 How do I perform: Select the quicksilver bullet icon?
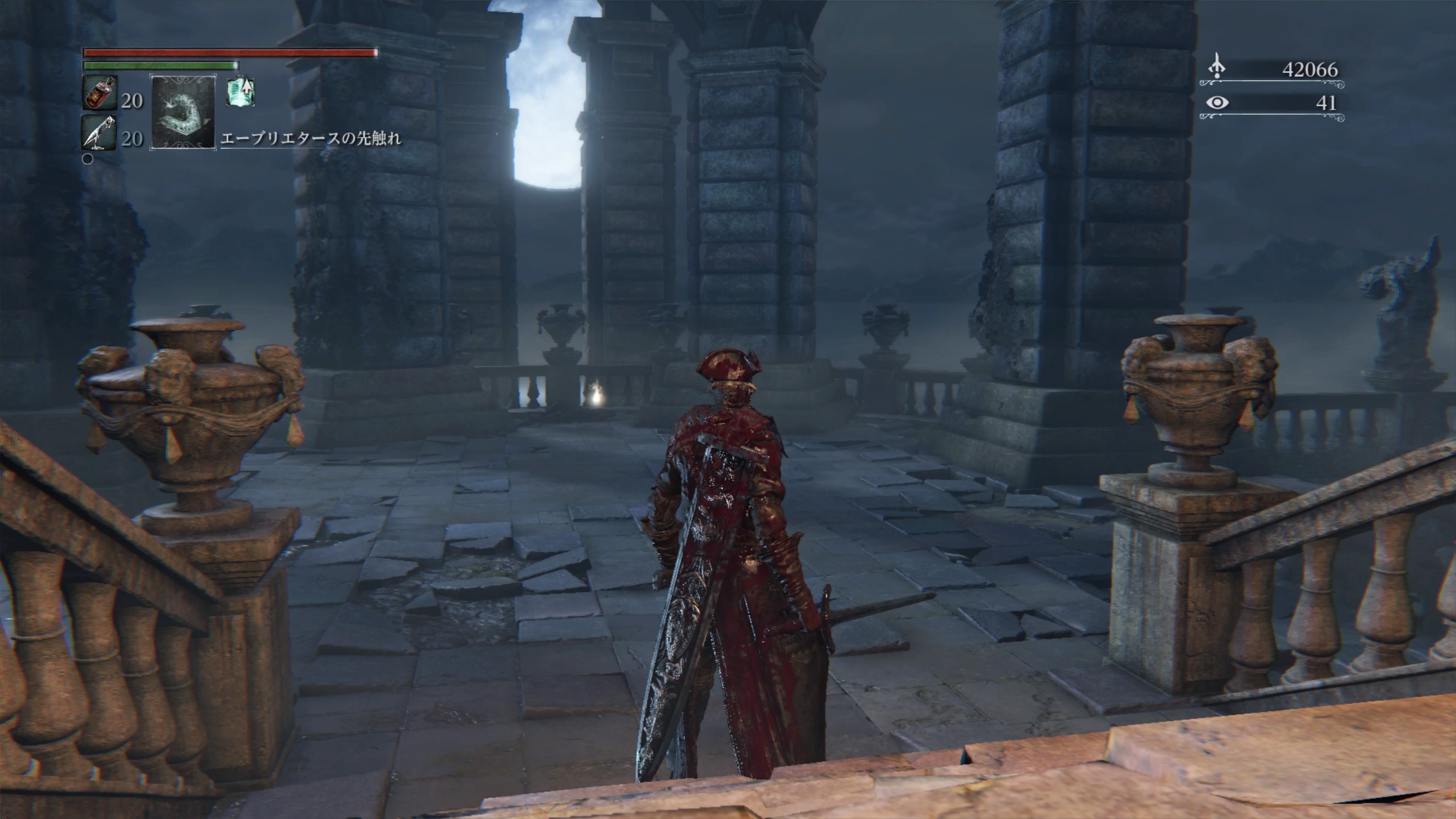(x=99, y=133)
